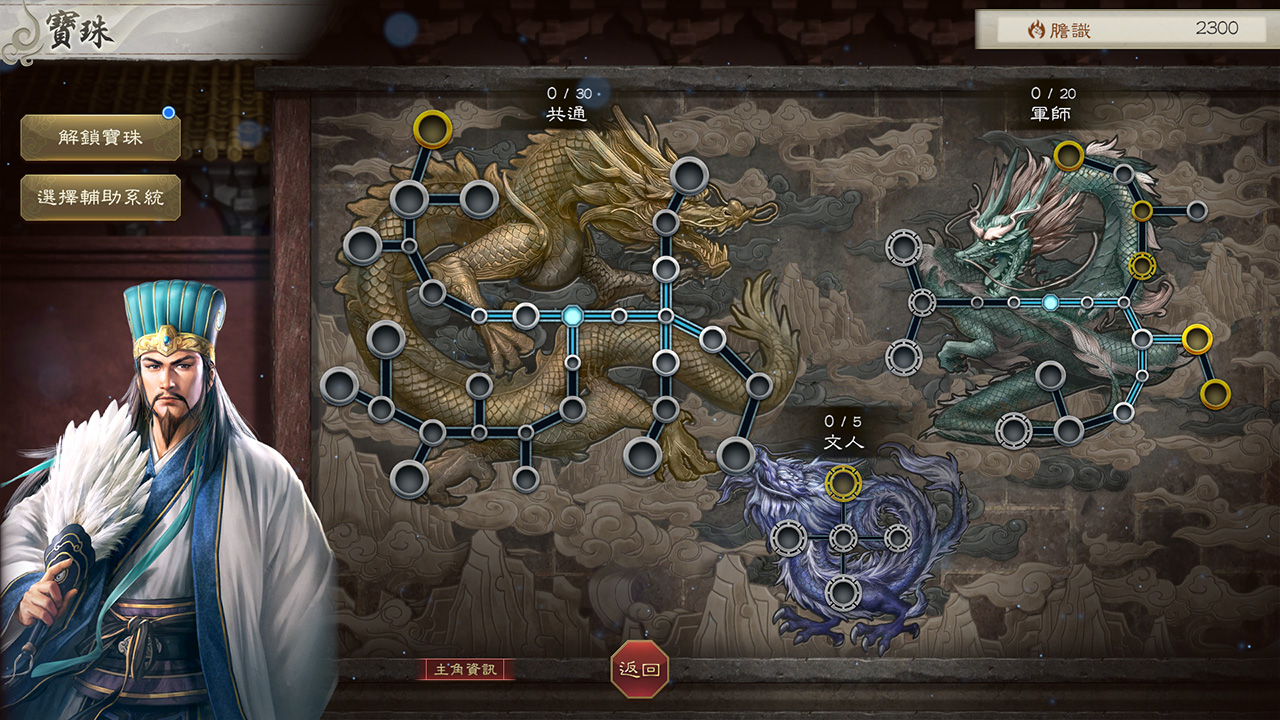
Task: Select the glowing blue orb on the green dragon
Action: pyautogui.click(x=1050, y=302)
